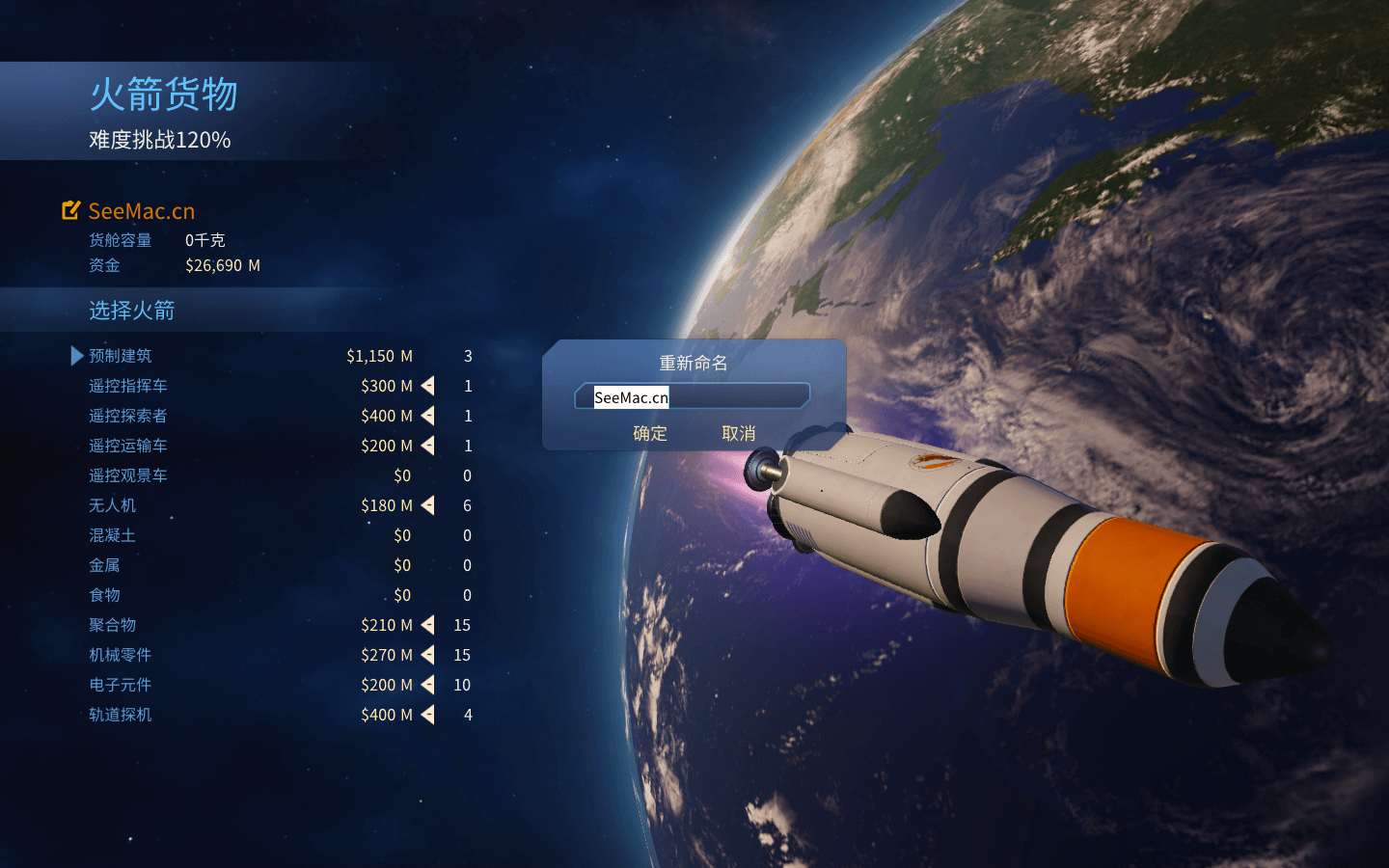The image size is (1389, 868).
Task: Decrease 无人机 quantity with its arrow
Action: 428,505
